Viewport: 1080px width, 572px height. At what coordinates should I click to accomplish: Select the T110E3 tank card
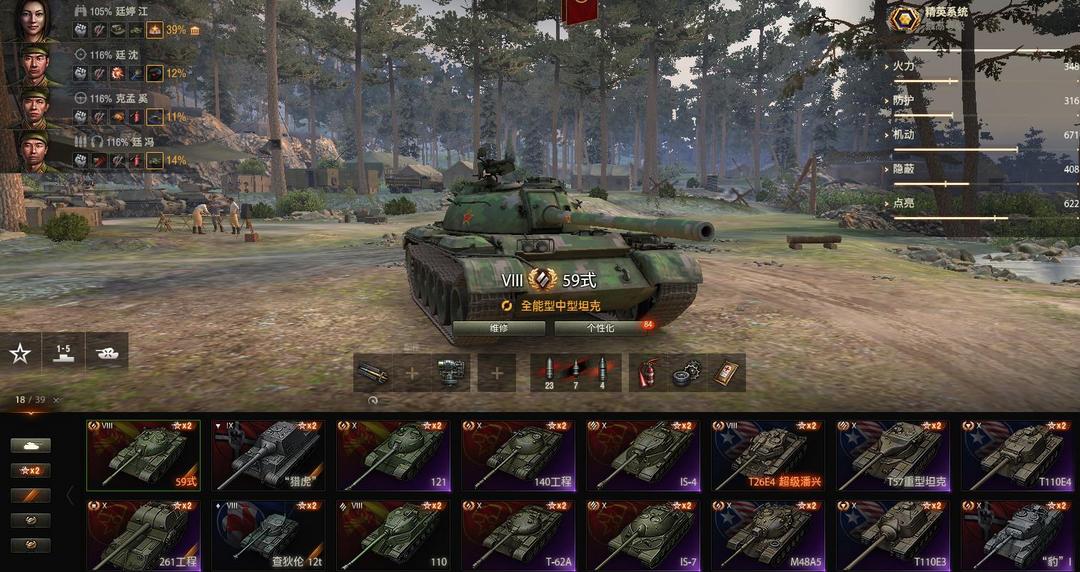point(893,535)
